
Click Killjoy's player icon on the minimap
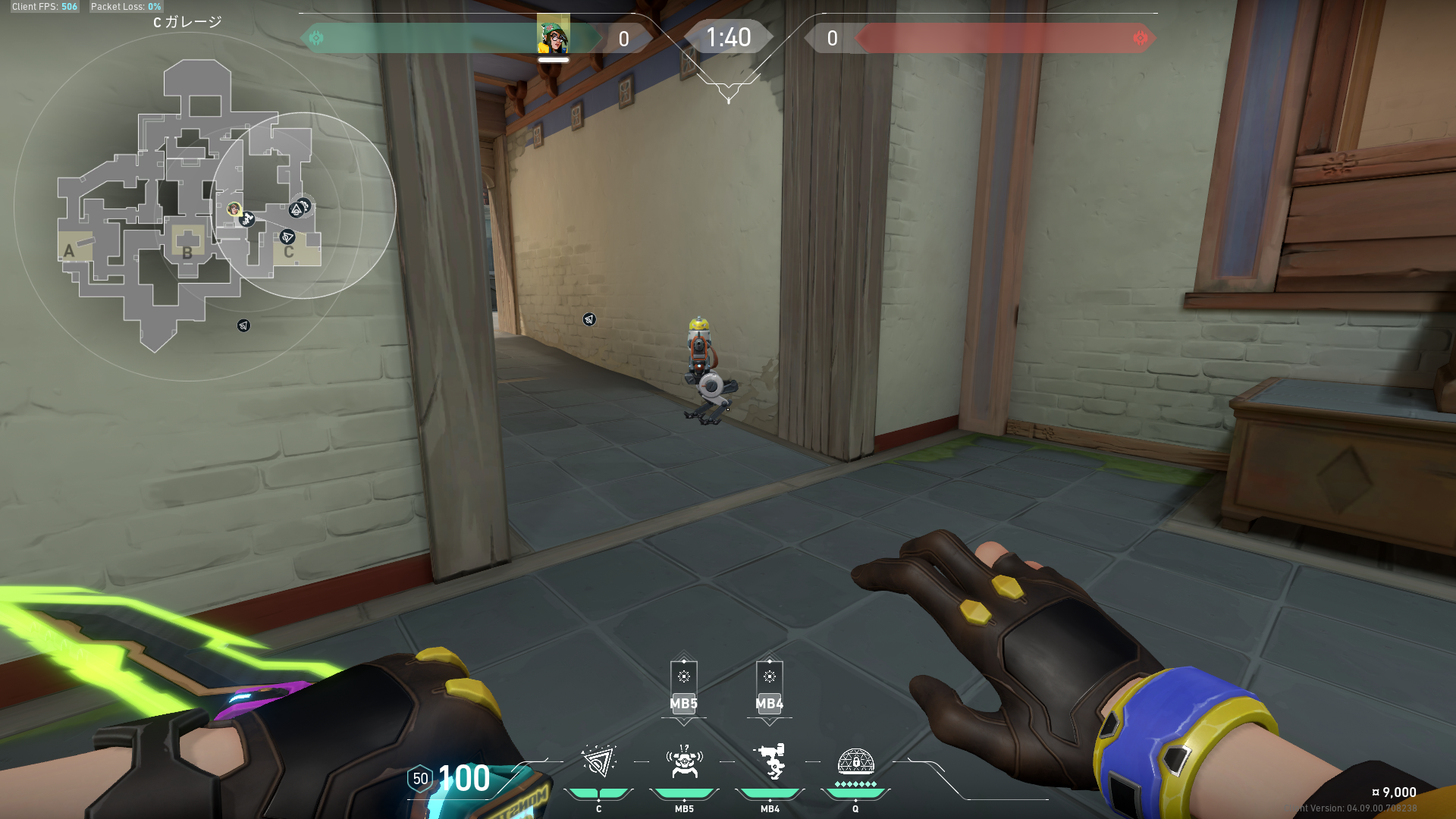[234, 209]
